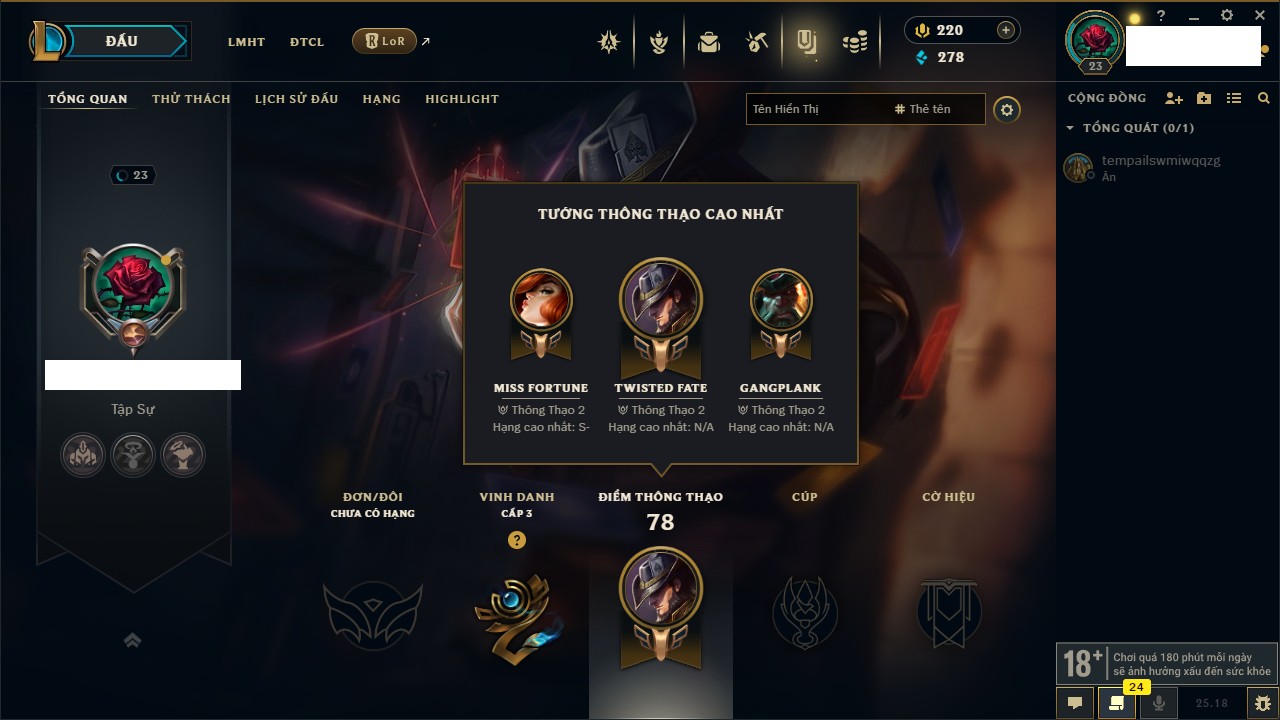Open the store coins icon
This screenshot has height=720, width=1280.
[x=855, y=42]
